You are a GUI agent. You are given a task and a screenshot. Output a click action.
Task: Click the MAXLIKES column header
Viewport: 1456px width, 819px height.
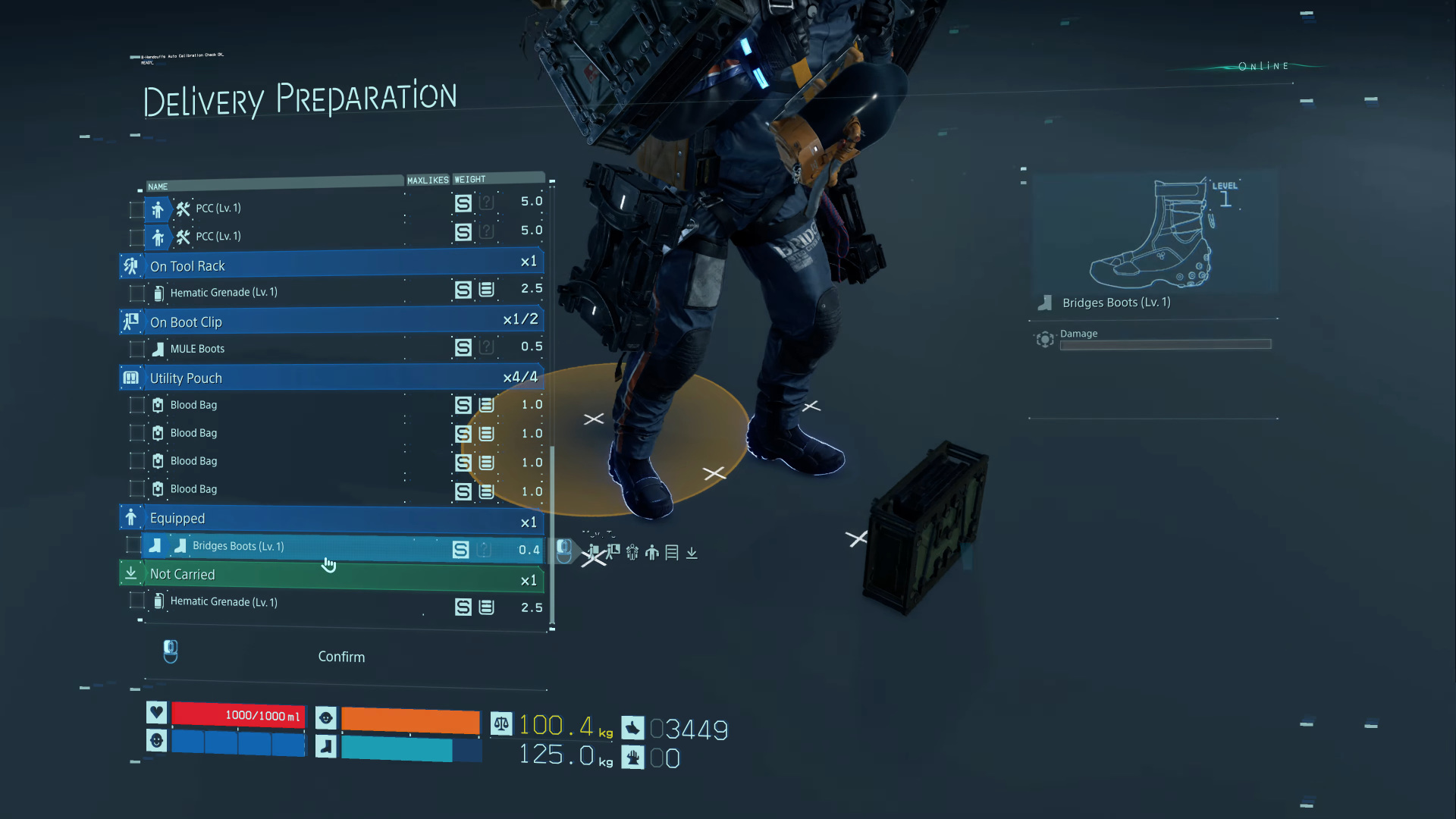428,180
